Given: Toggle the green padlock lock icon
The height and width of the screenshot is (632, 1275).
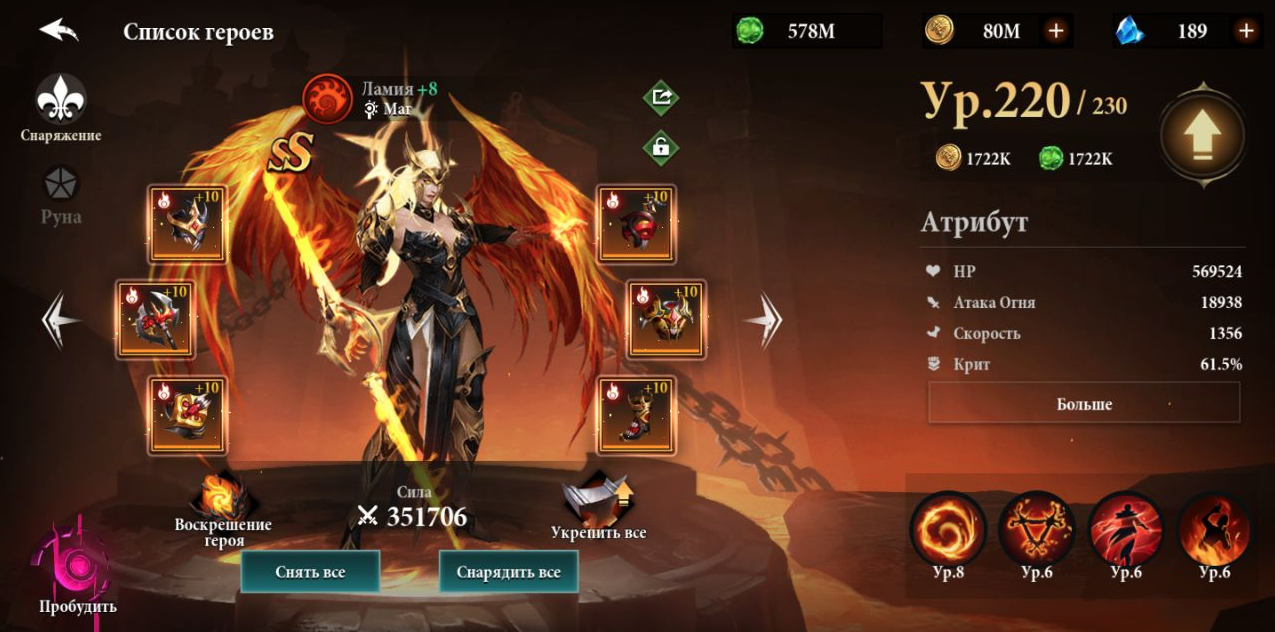Looking at the screenshot, I should (x=660, y=147).
